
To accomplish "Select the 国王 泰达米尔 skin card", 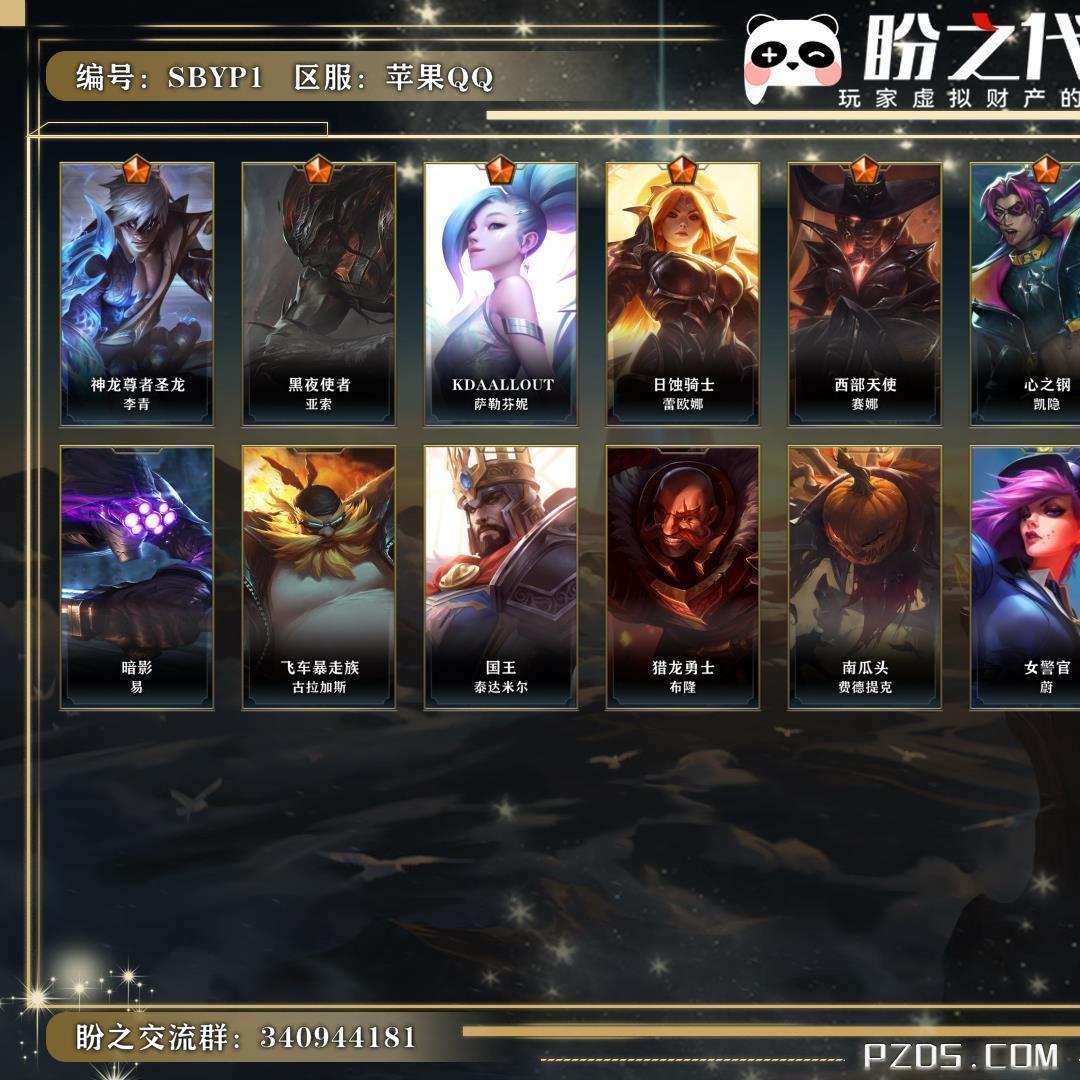I will (x=501, y=577).
